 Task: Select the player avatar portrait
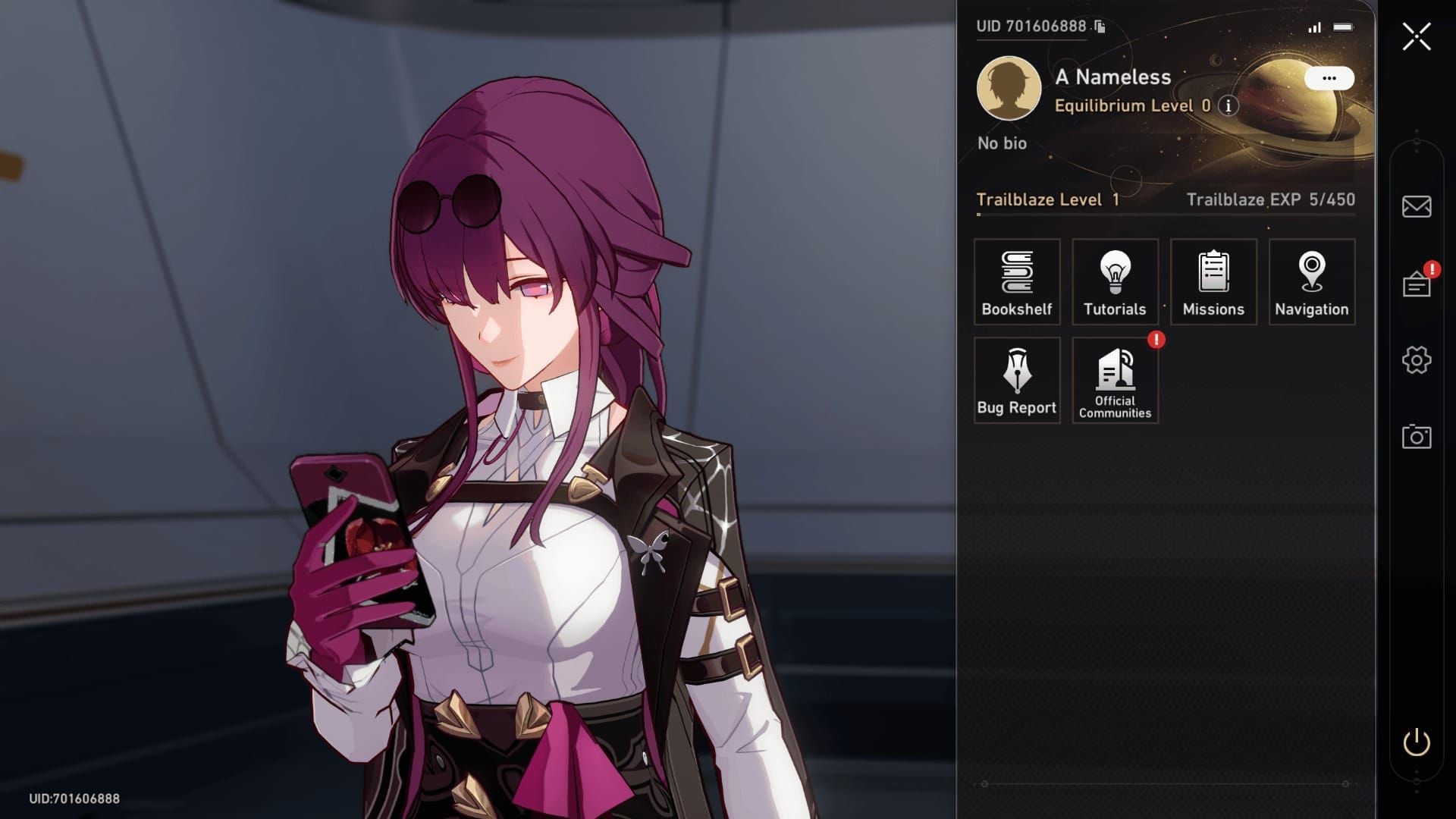[1009, 88]
